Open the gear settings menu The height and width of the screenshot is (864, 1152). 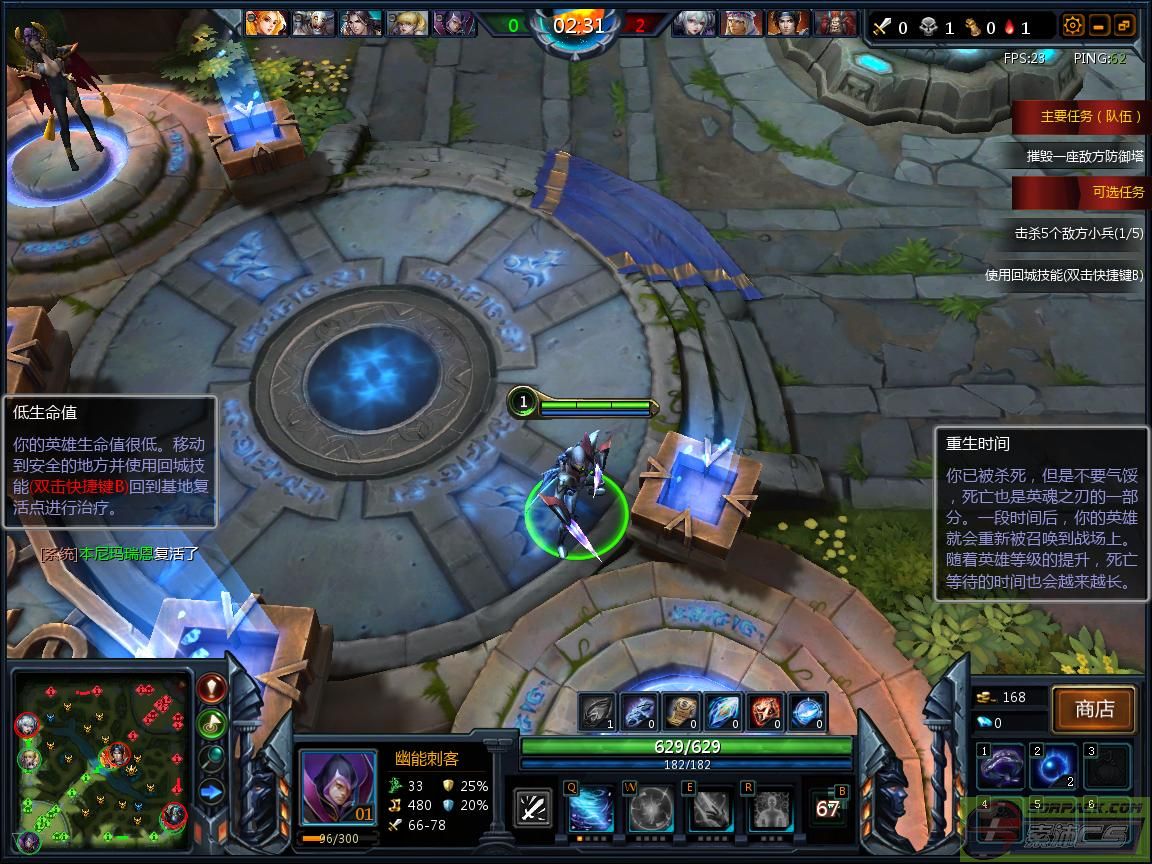click(x=1073, y=26)
